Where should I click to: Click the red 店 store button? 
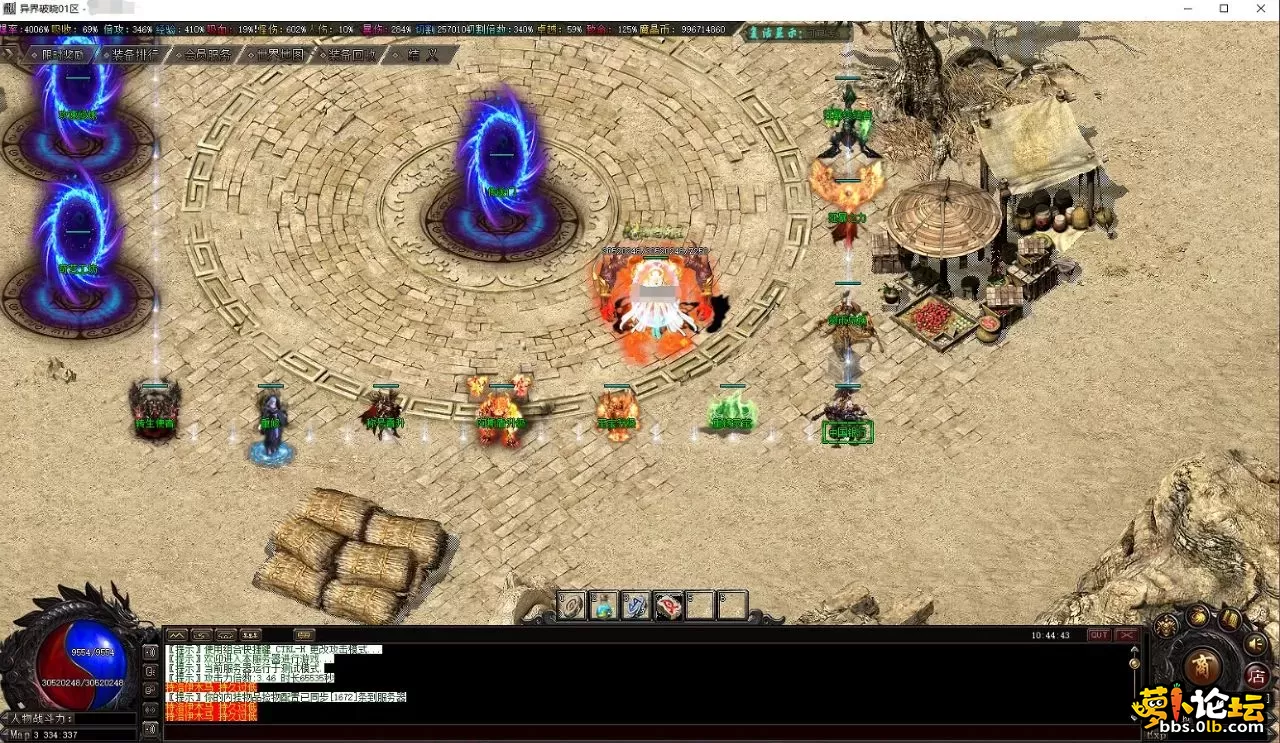tap(1256, 677)
